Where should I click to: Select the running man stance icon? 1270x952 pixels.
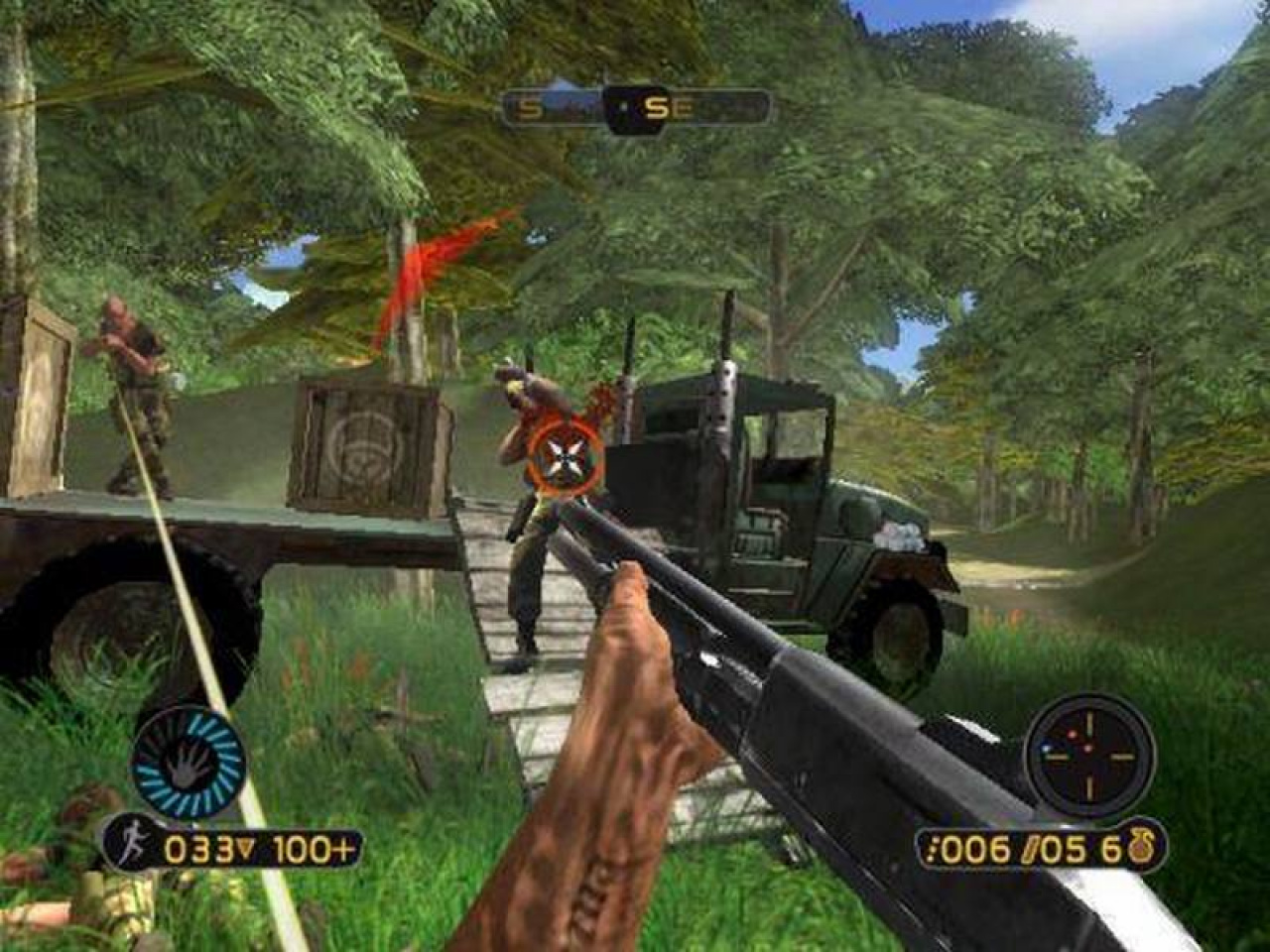click(136, 848)
